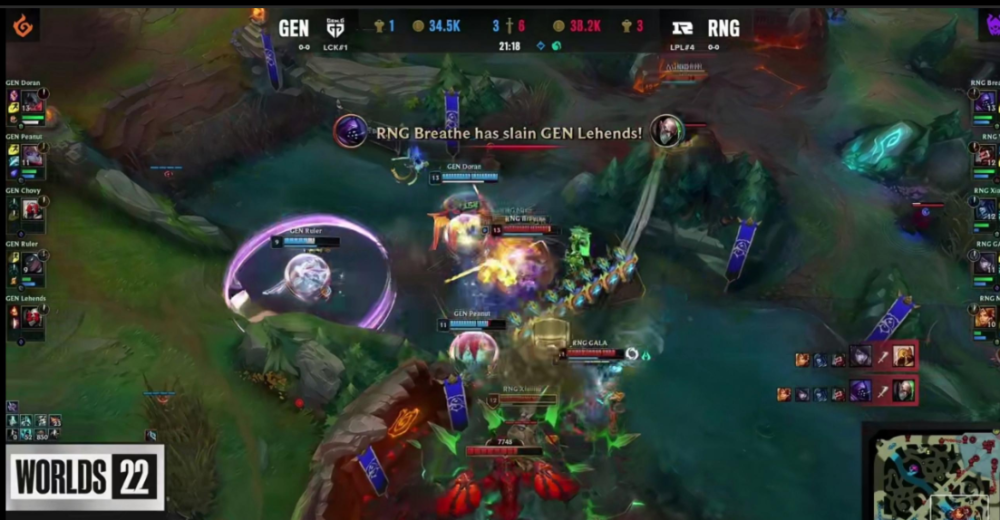Select GEN Doran's champion portrait
1000x520 pixels.
31,100
